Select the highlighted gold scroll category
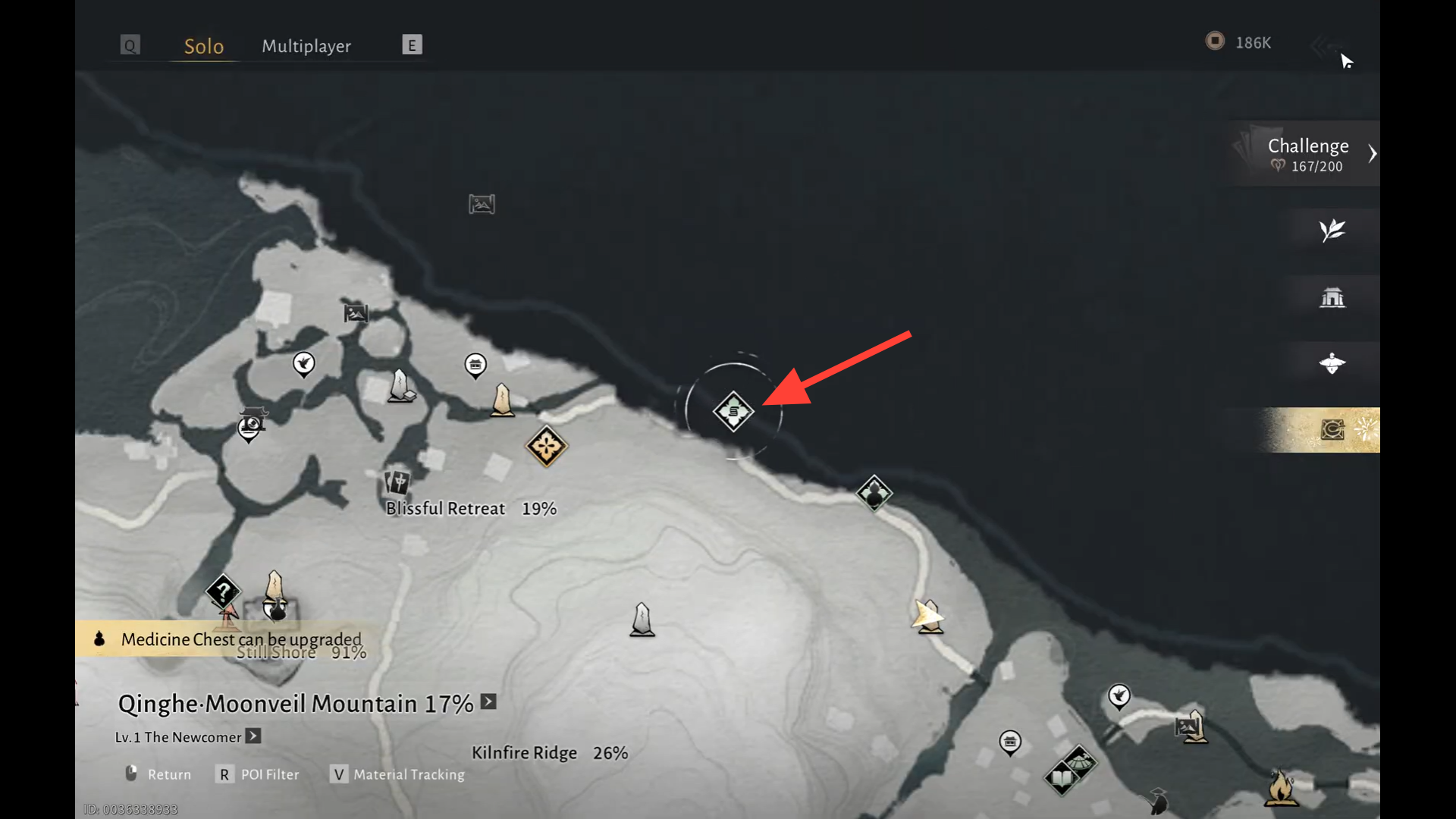This screenshot has height=819, width=1456. click(1332, 430)
